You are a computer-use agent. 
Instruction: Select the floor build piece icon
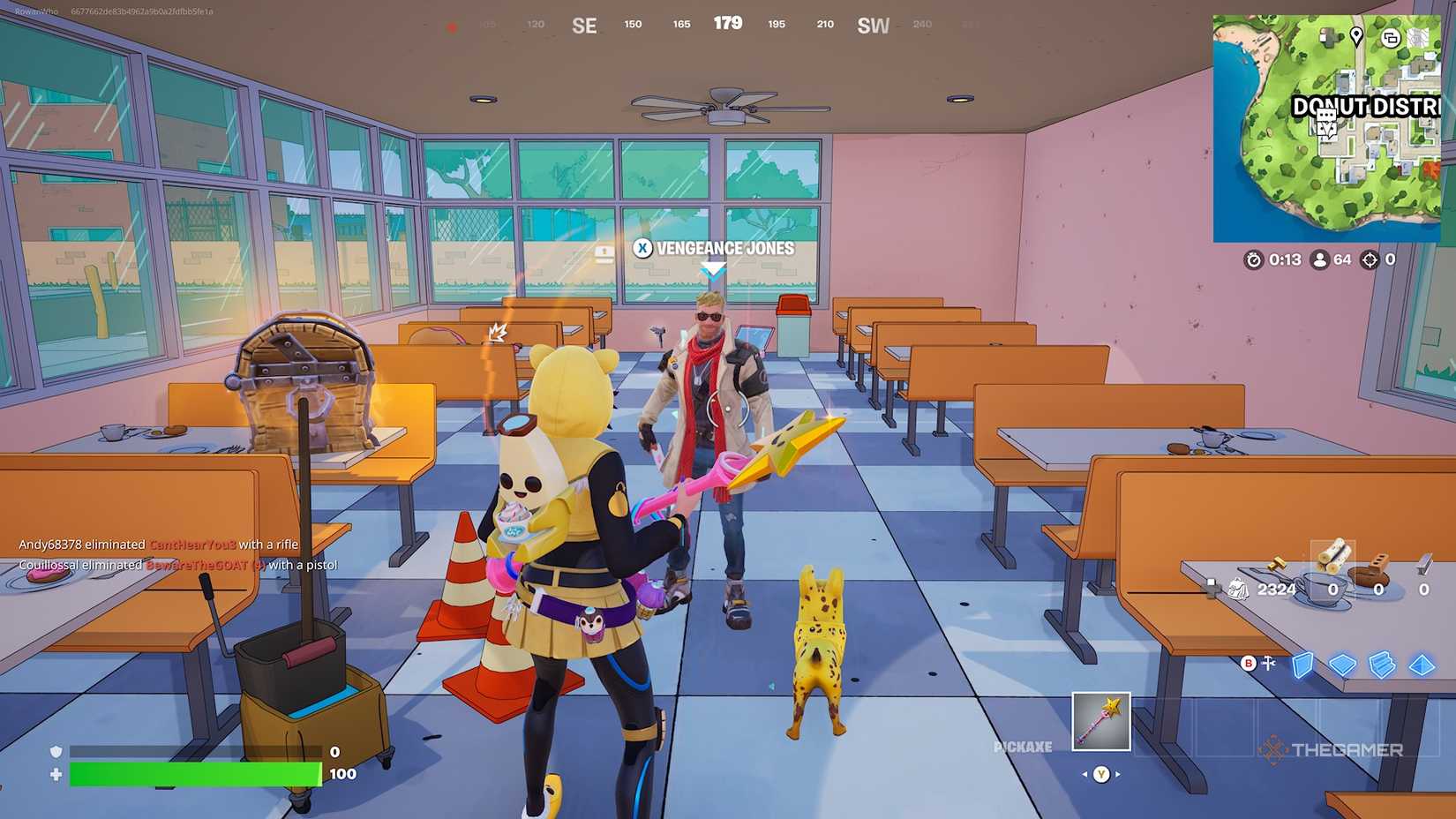click(x=1342, y=664)
